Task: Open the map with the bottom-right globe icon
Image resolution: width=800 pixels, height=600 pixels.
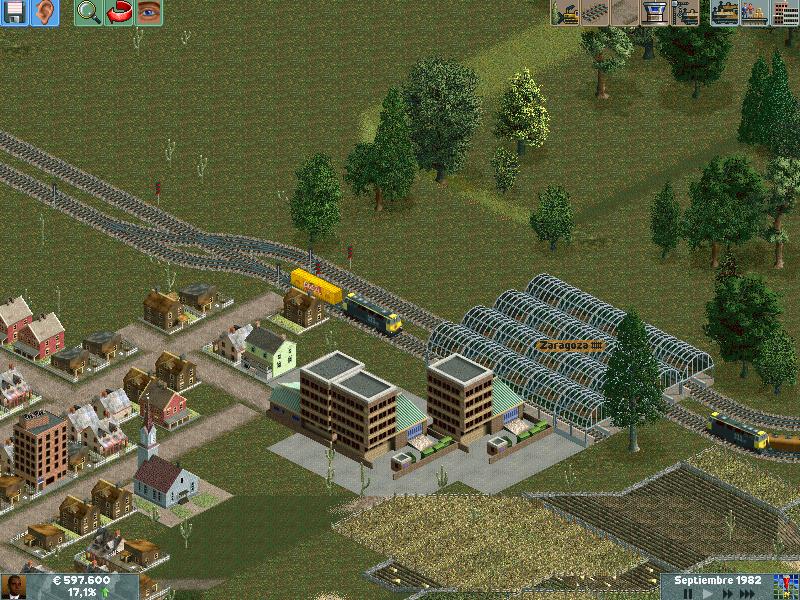Action: coord(784,586)
